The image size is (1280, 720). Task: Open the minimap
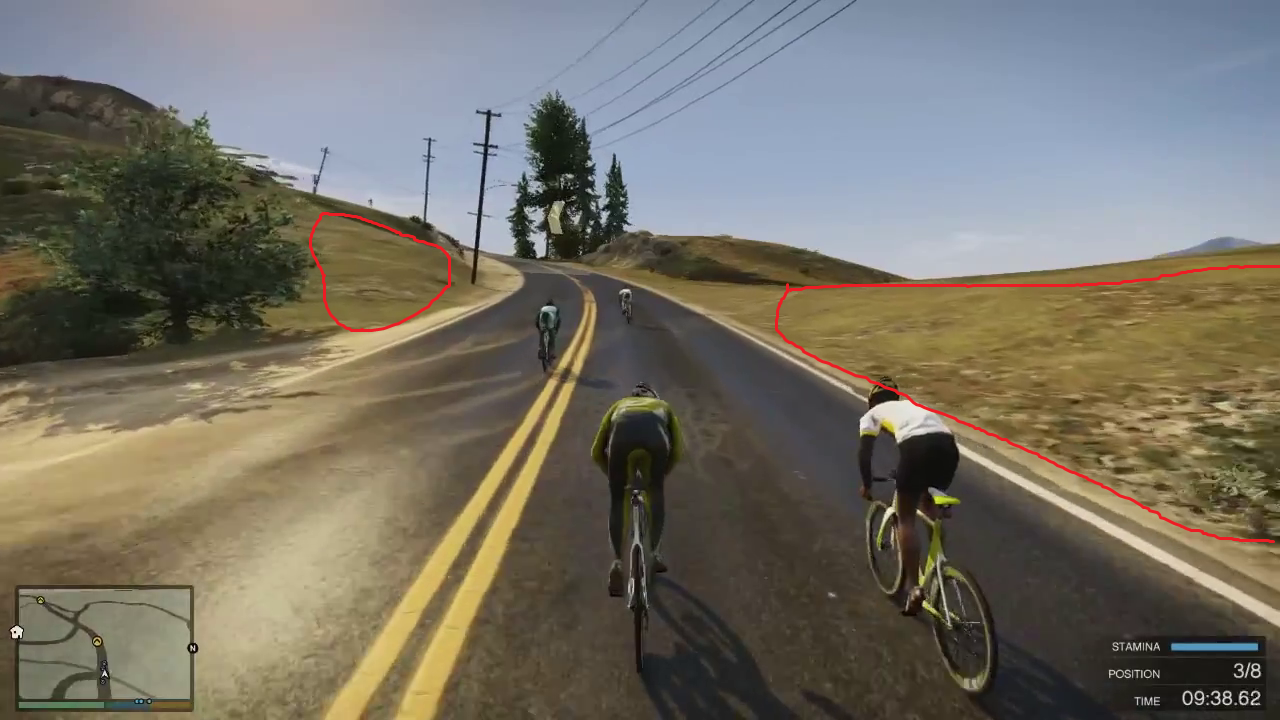pyautogui.click(x=104, y=645)
